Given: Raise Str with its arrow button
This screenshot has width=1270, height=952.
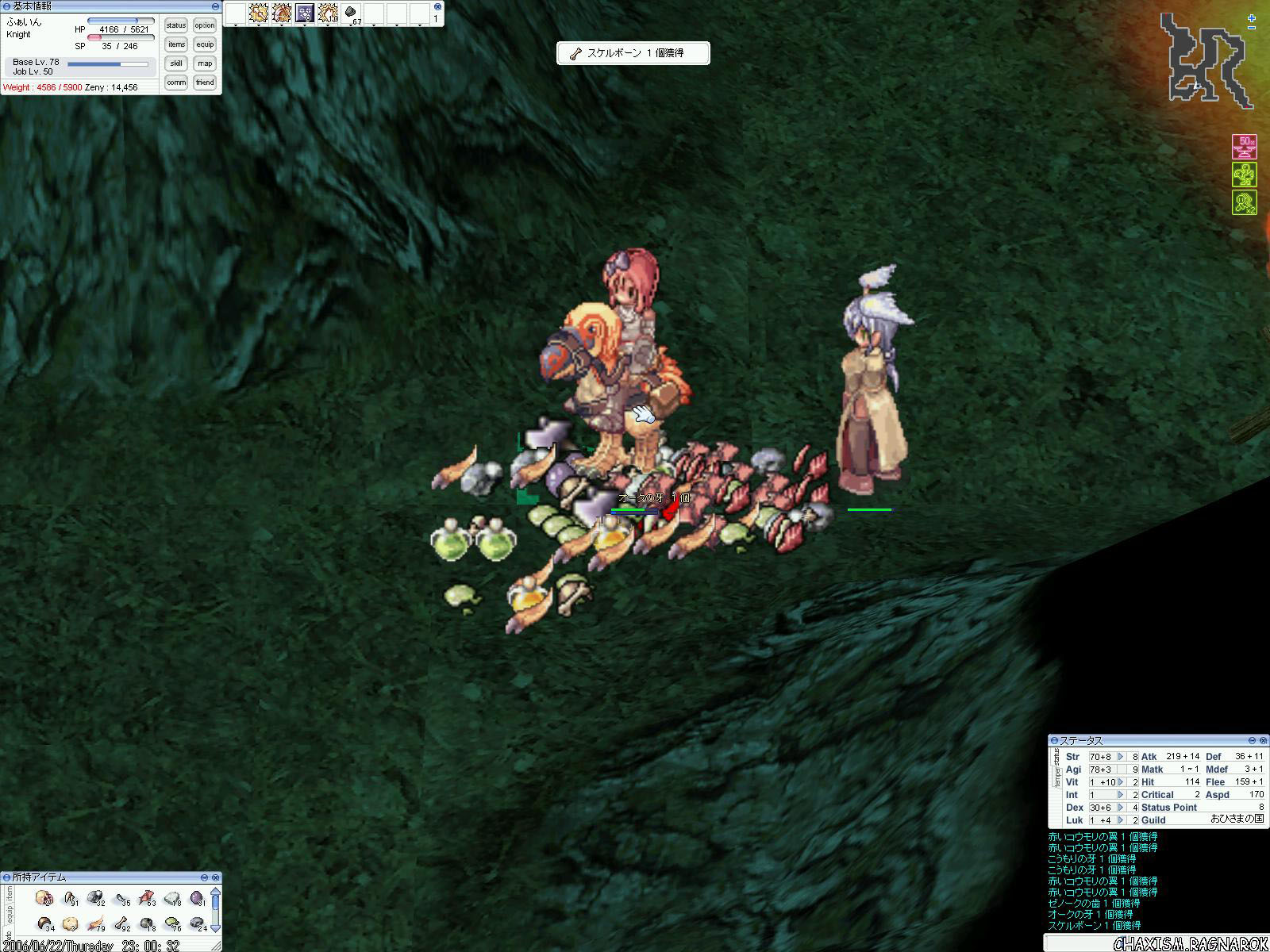Looking at the screenshot, I should pyautogui.click(x=1121, y=757).
